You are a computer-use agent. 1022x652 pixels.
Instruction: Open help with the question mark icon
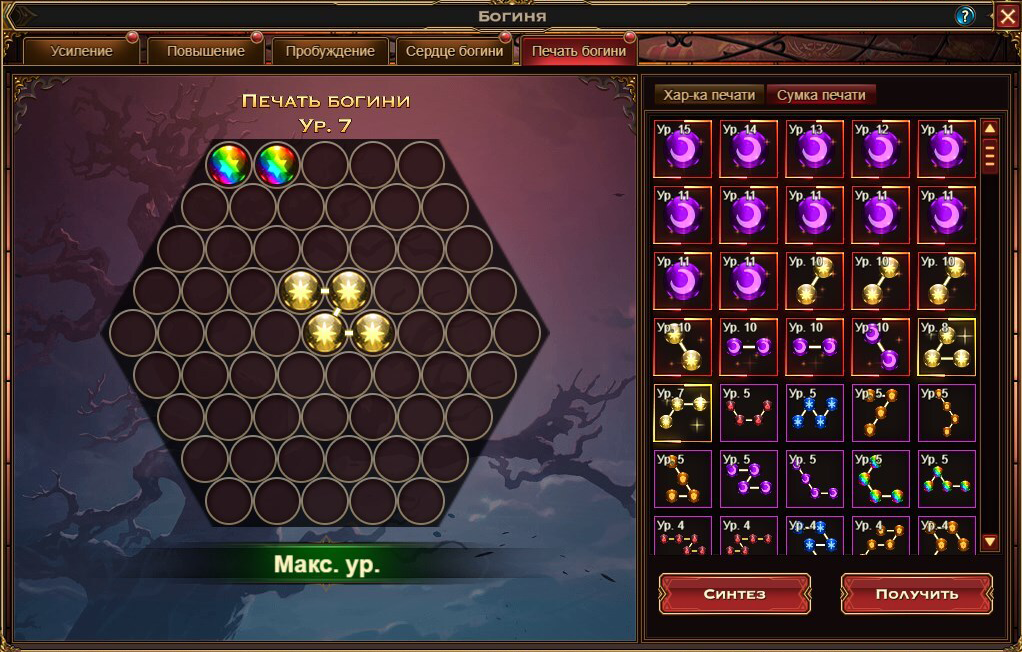[965, 15]
